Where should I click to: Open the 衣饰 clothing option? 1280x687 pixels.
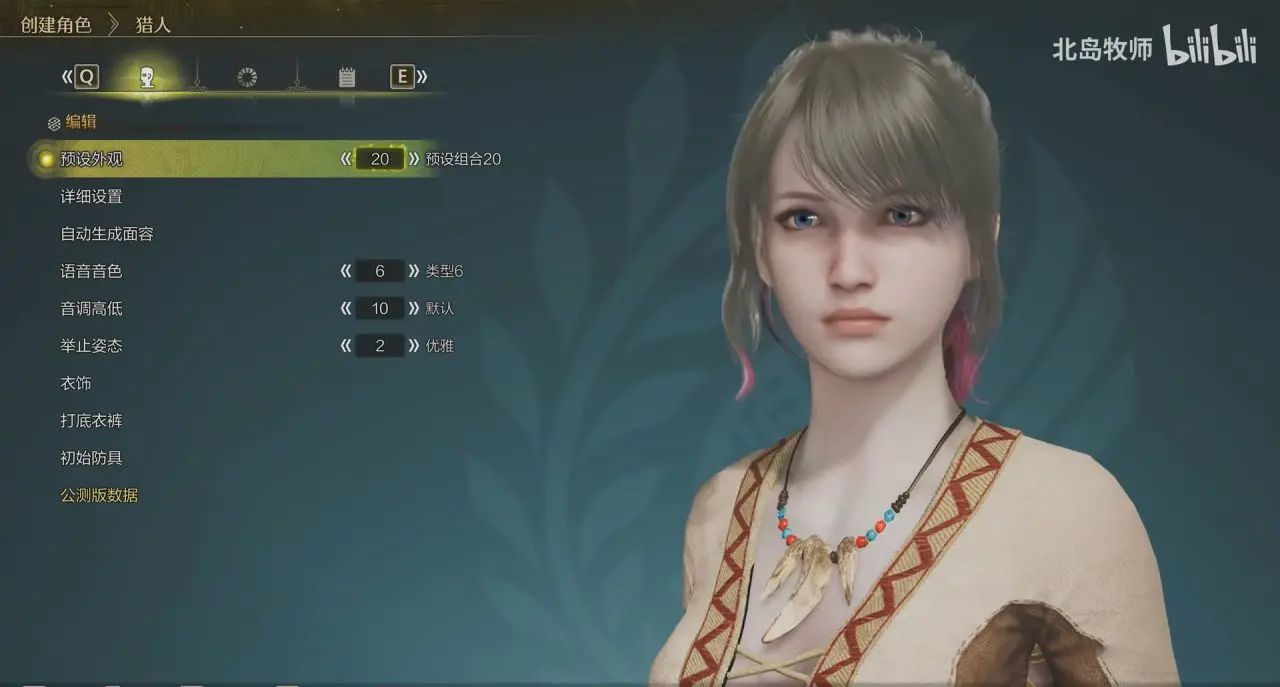[x=76, y=384]
